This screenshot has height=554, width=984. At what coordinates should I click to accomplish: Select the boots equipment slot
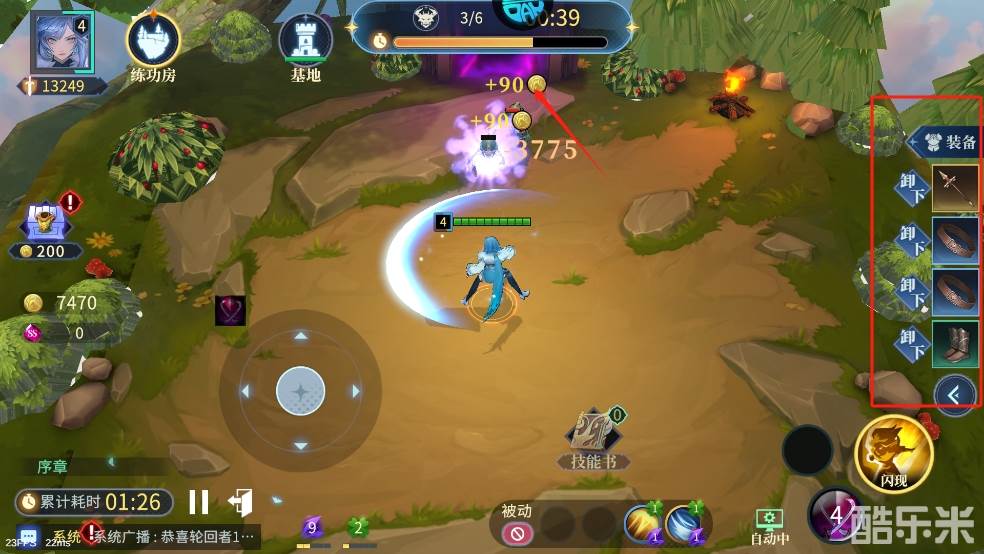955,343
